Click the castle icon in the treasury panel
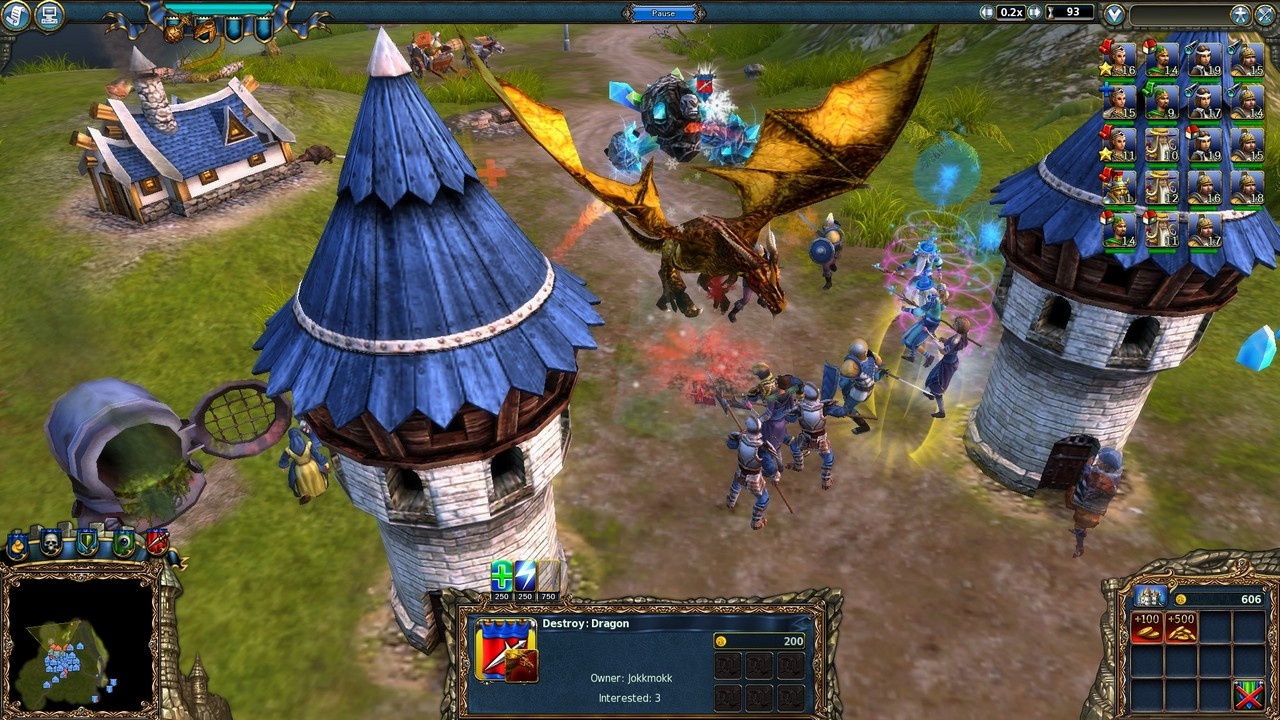Image resolution: width=1280 pixels, height=720 pixels. pyautogui.click(x=1150, y=596)
